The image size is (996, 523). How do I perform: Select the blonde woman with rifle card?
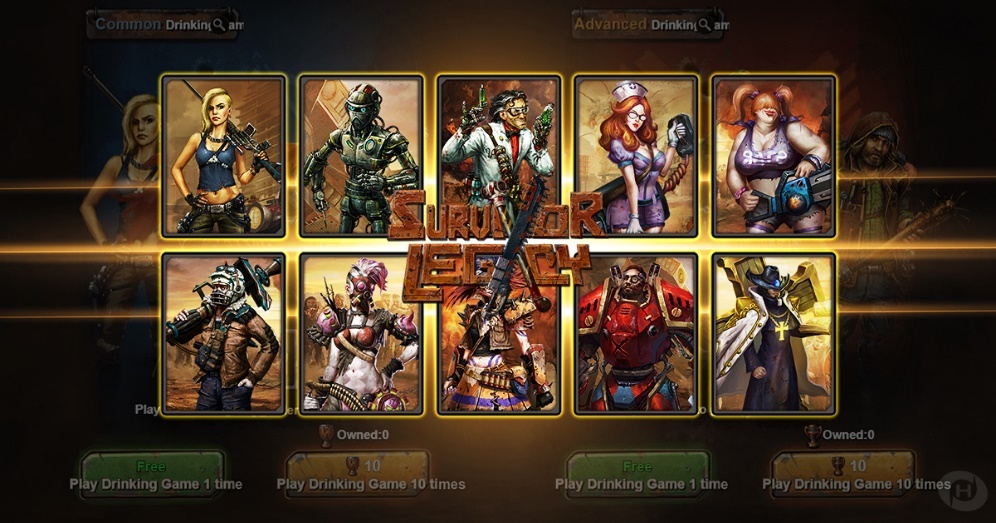224,156
